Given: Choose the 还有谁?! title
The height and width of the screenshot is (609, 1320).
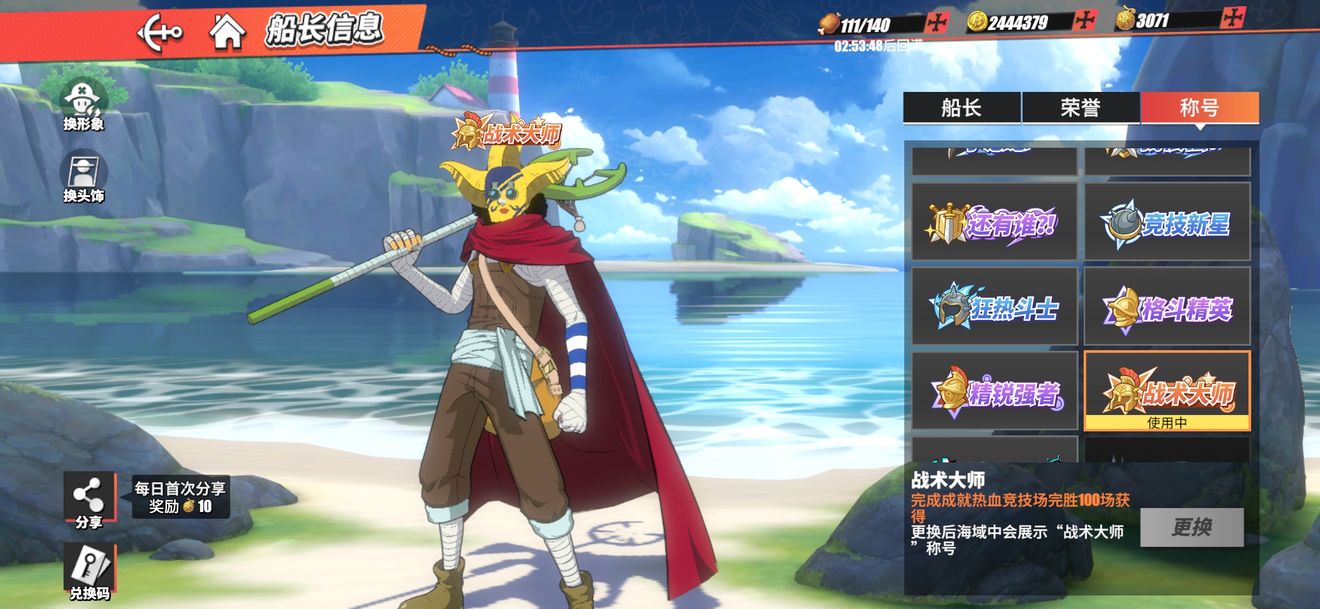Looking at the screenshot, I should (x=994, y=222).
